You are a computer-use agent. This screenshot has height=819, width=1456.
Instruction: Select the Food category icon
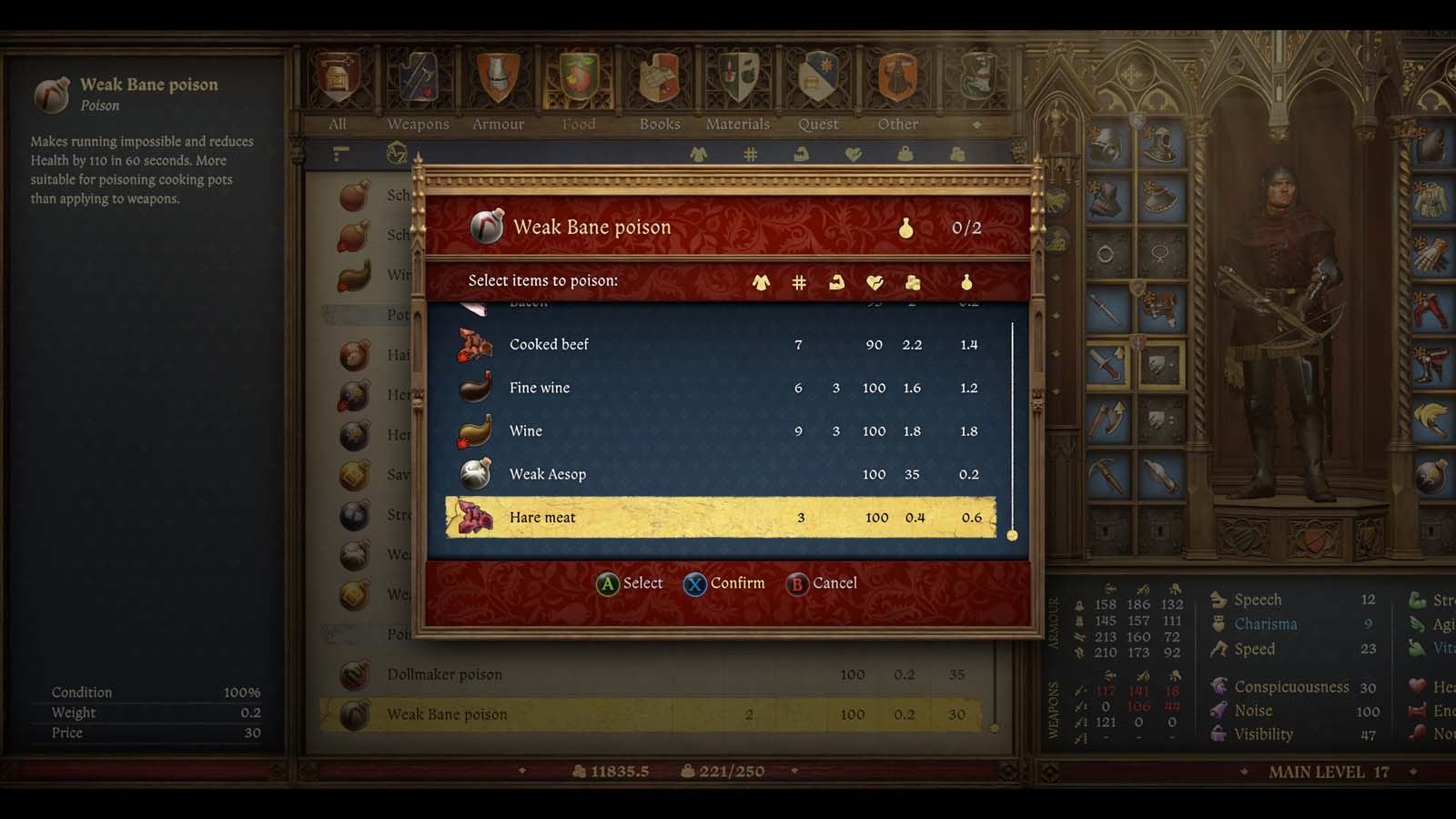(578, 82)
